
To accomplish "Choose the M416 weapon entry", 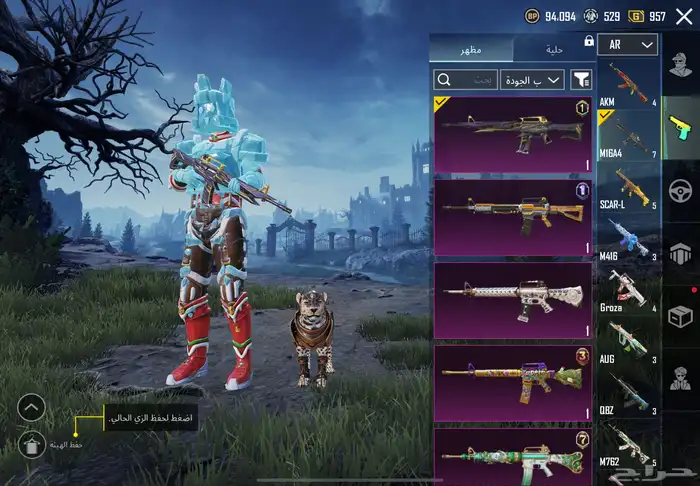I will pos(627,239).
